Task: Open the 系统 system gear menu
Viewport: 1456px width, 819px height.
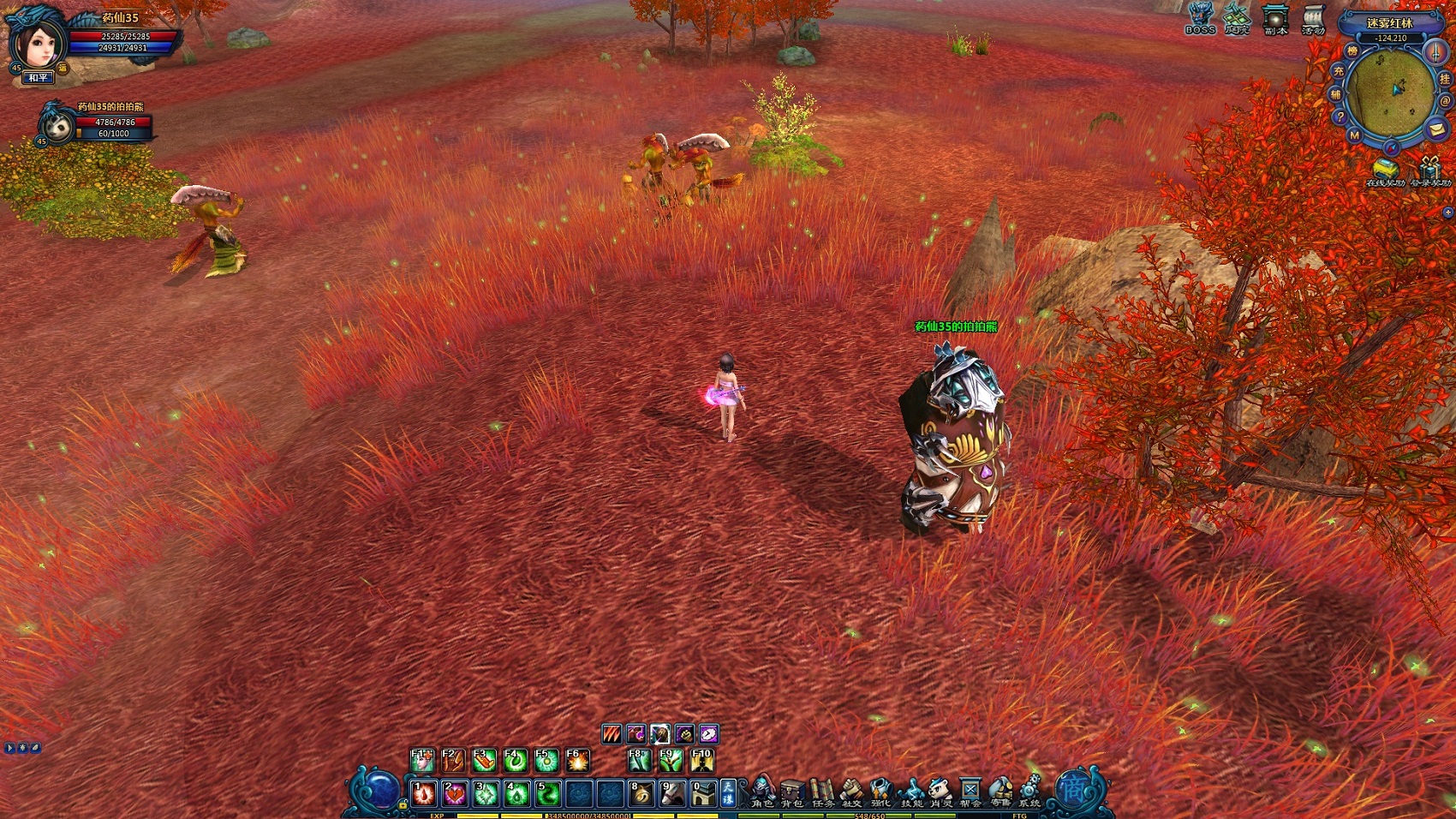Action: click(1029, 791)
